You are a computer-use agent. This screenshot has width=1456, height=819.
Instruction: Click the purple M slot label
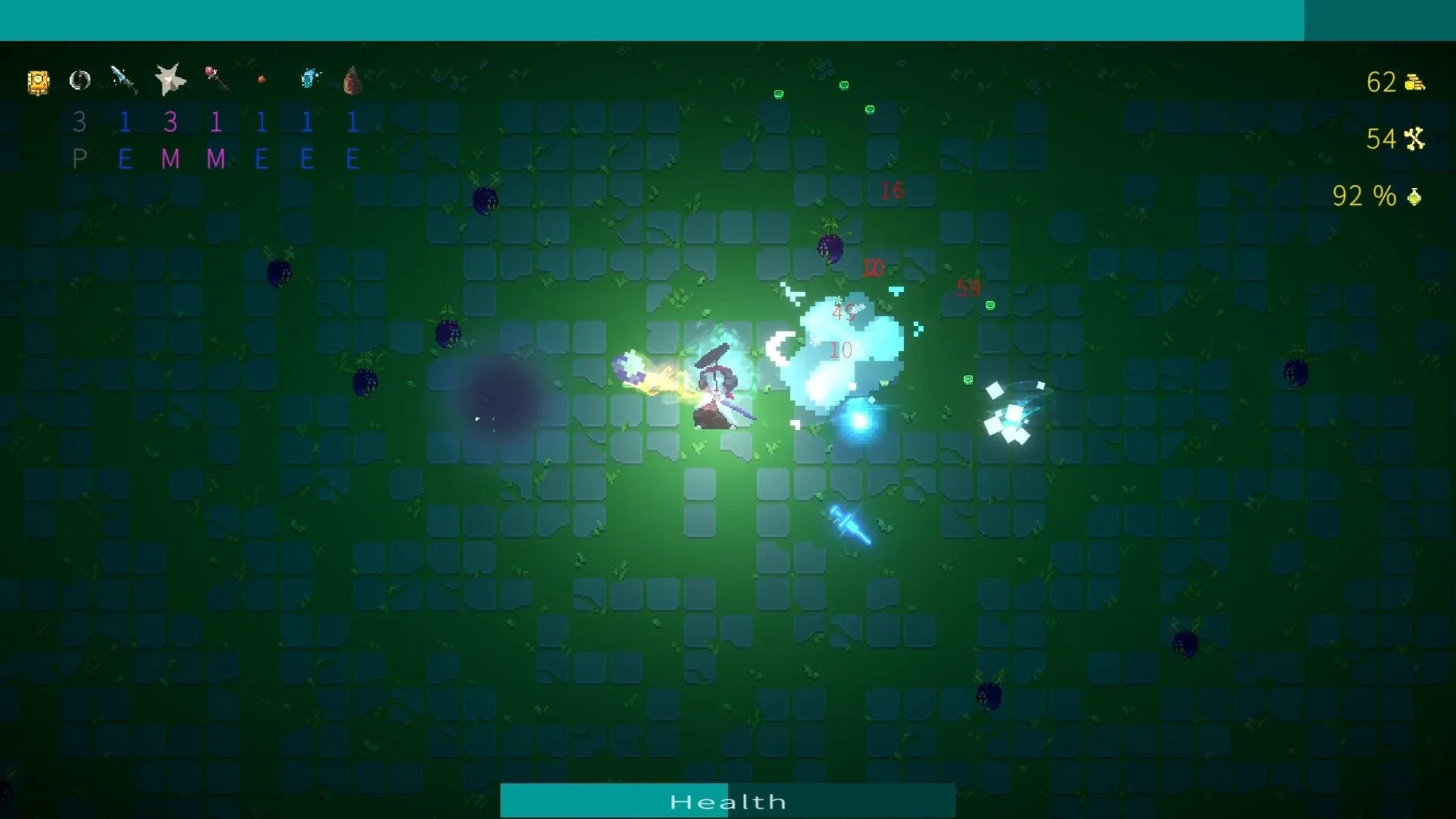click(x=171, y=159)
